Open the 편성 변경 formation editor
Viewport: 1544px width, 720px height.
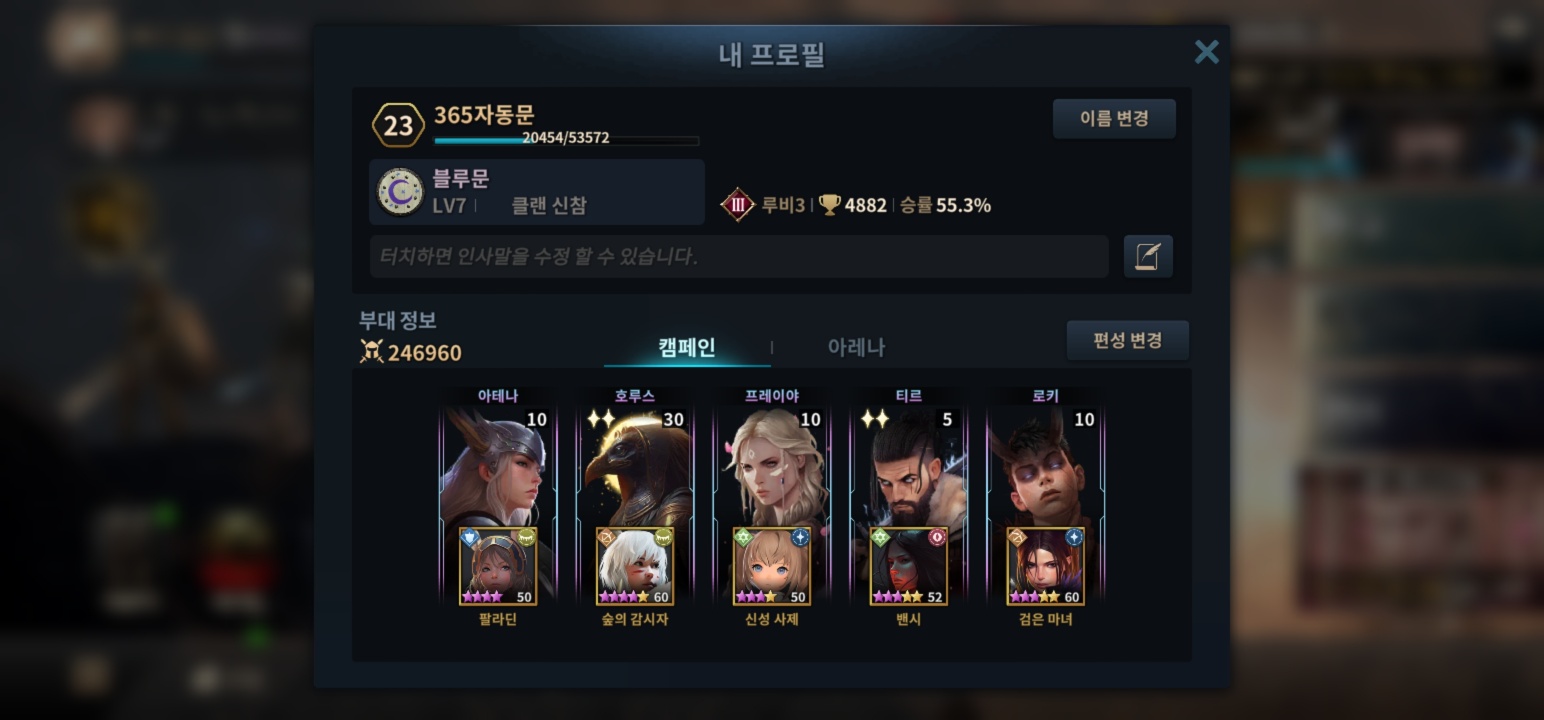1127,341
